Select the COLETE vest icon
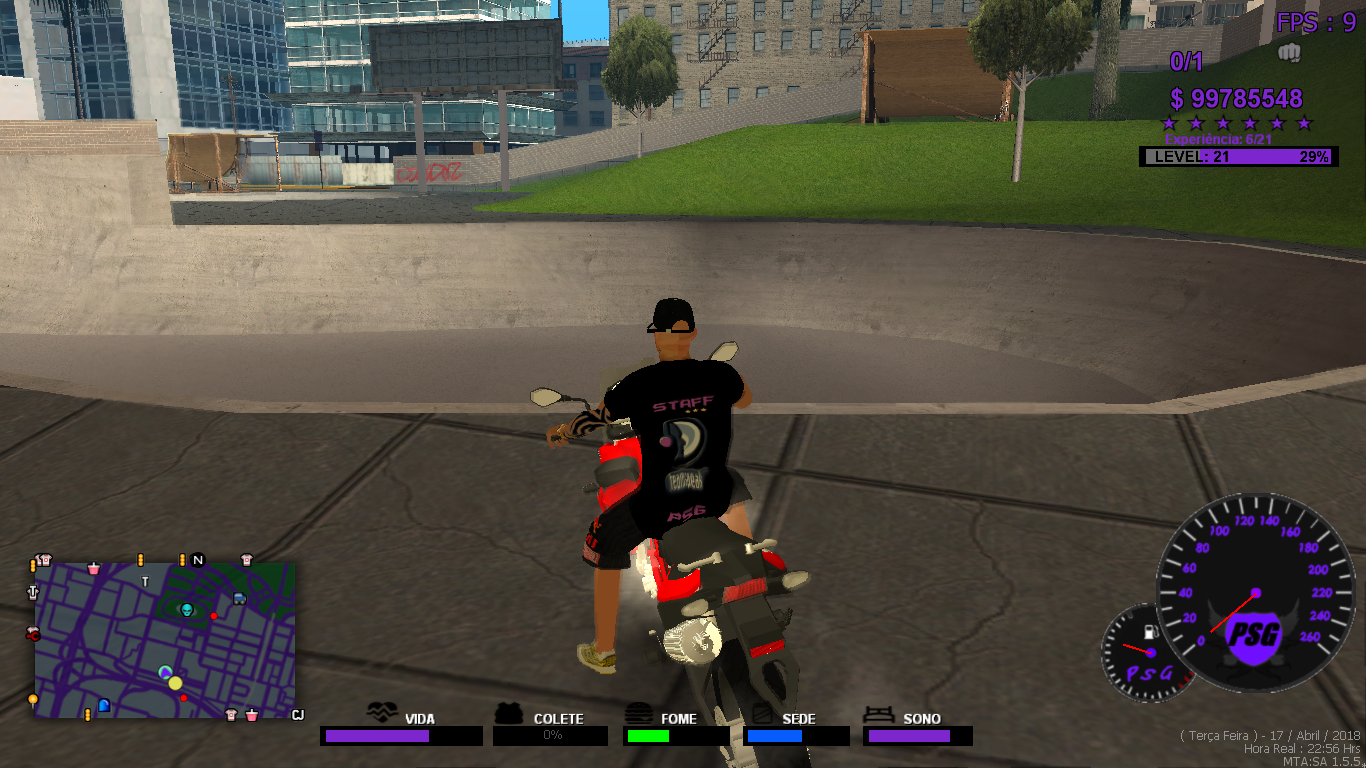Viewport: 1366px width, 768px height. pos(509,713)
